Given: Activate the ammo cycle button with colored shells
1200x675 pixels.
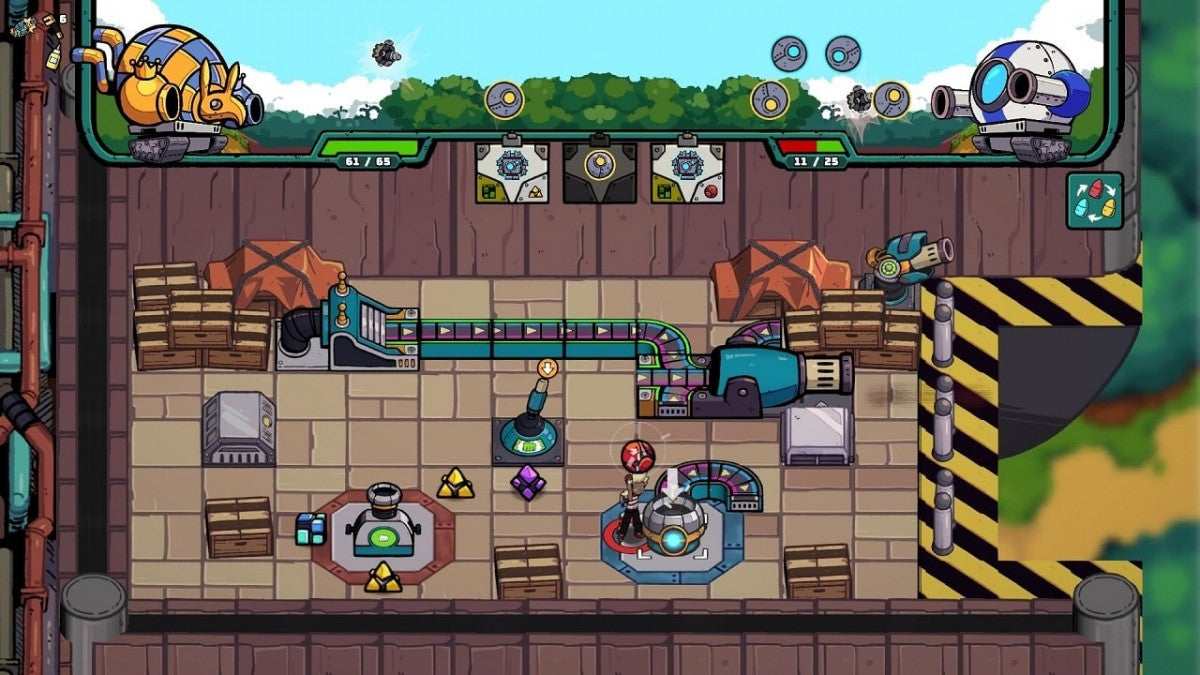Looking at the screenshot, I should [x=1094, y=201].
